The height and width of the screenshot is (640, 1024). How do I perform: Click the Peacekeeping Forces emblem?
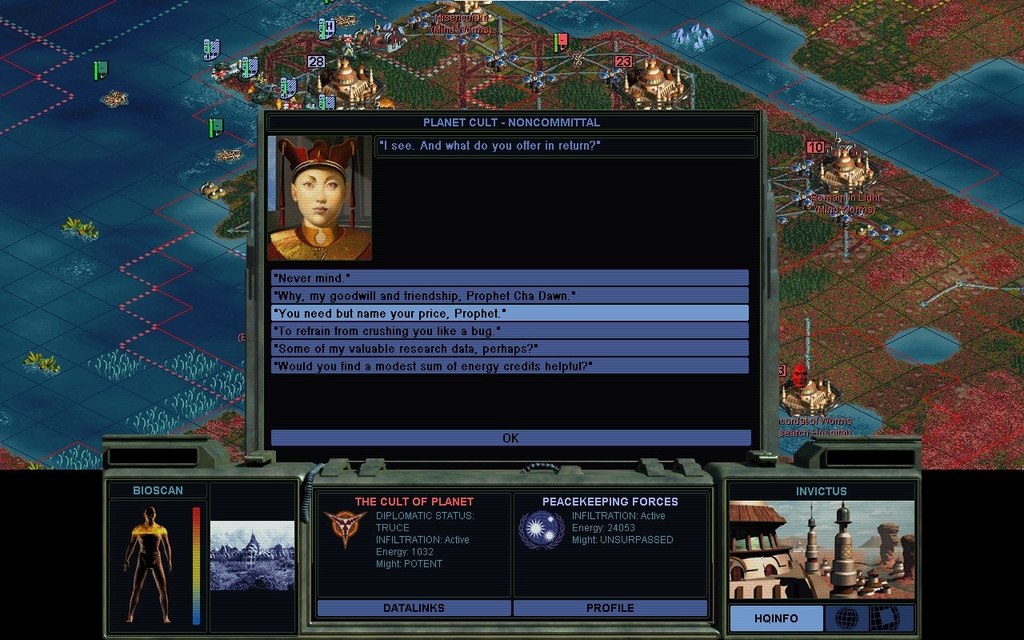541,530
